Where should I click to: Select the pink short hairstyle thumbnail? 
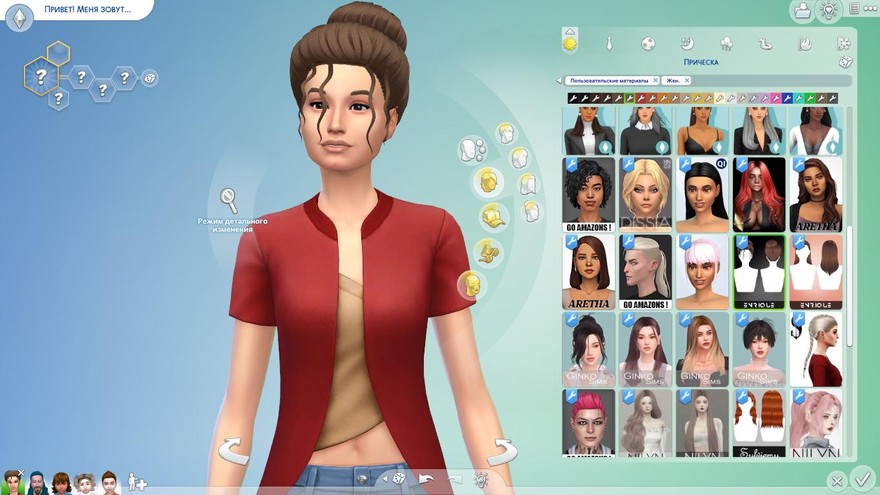pos(702,272)
